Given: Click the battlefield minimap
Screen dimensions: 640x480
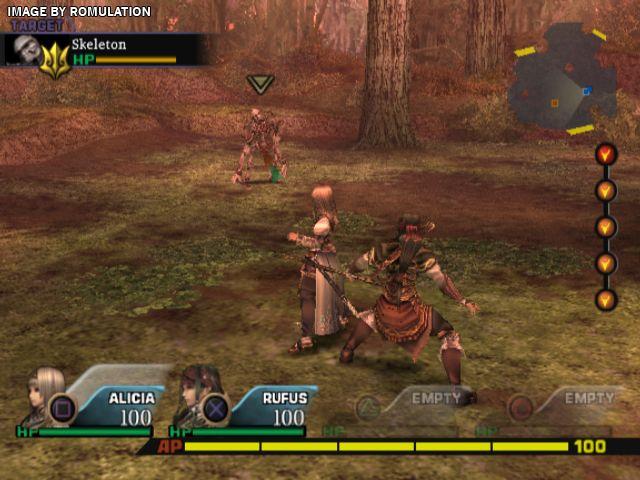Looking at the screenshot, I should point(559,82).
